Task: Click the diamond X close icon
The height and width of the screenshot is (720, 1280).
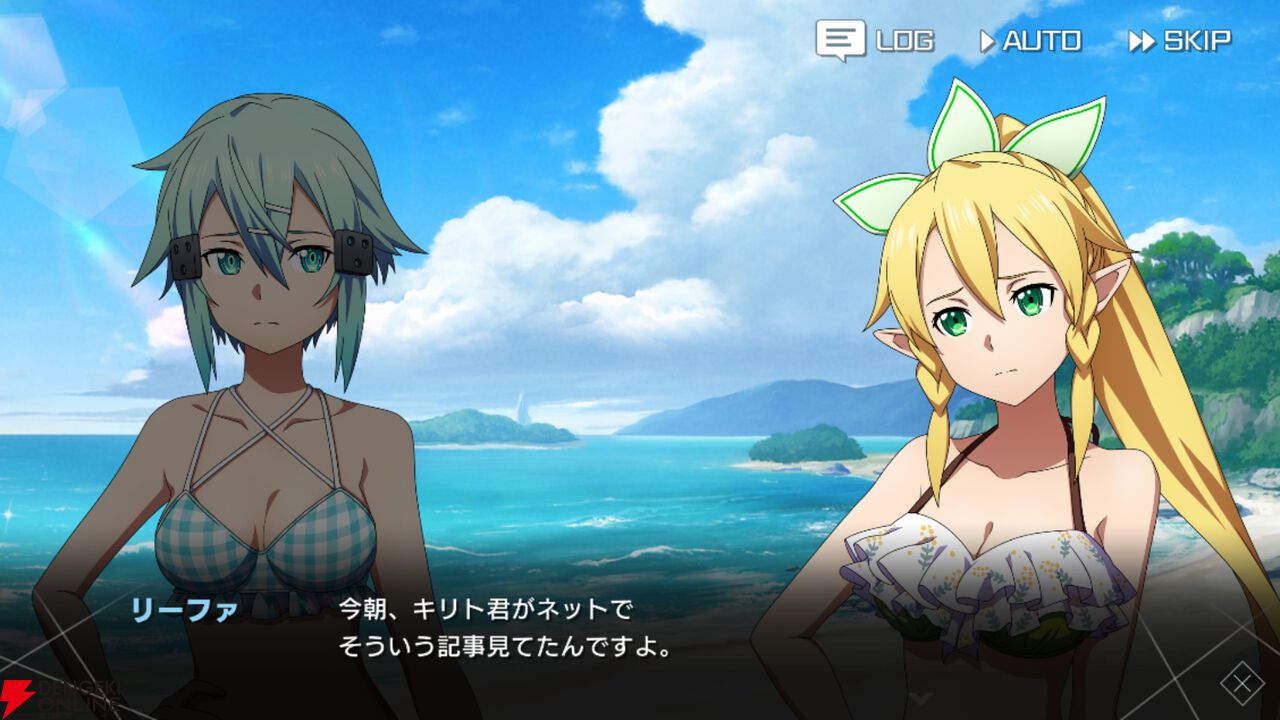Action: [x=1241, y=684]
